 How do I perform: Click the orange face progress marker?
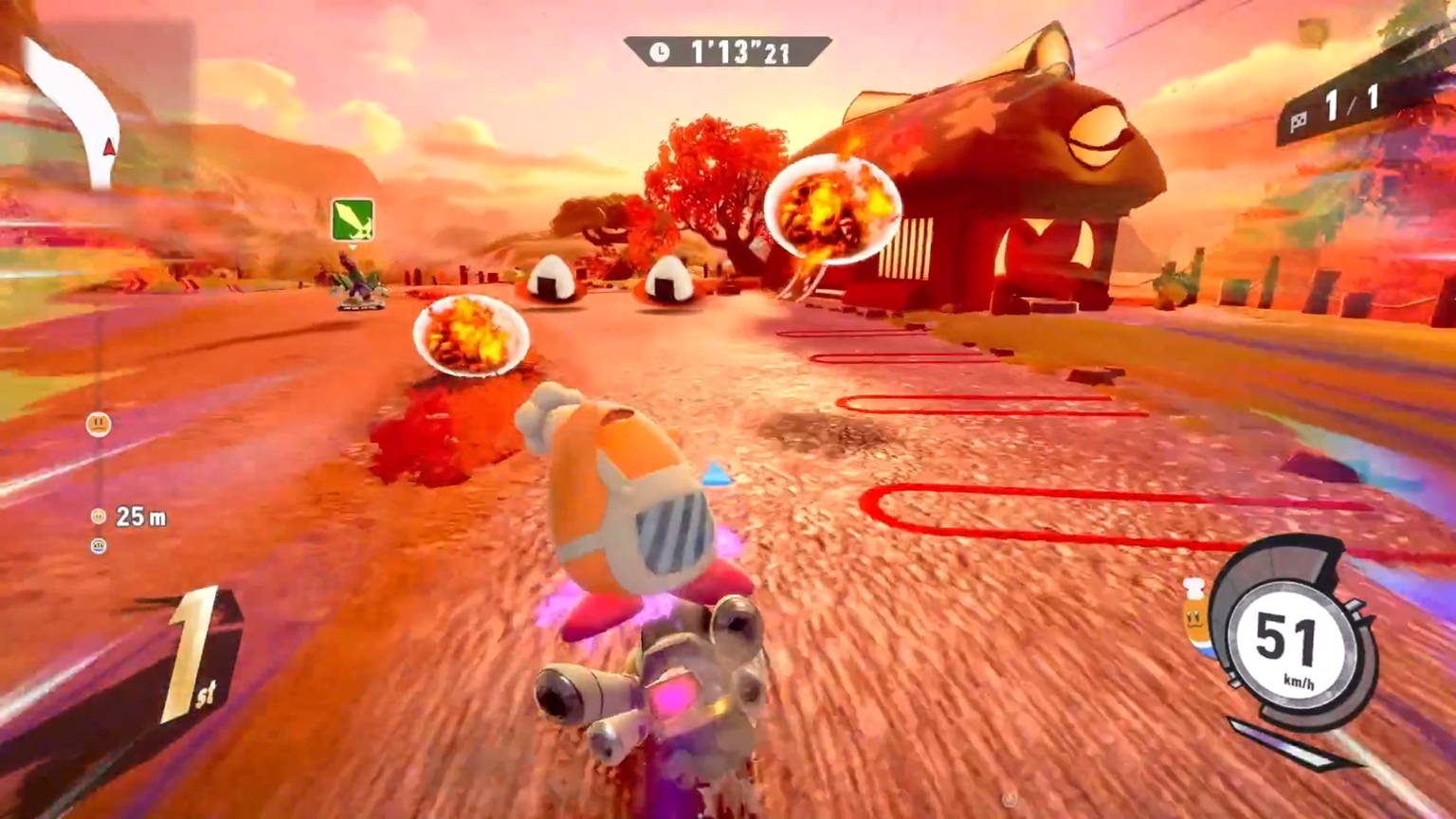[99, 424]
